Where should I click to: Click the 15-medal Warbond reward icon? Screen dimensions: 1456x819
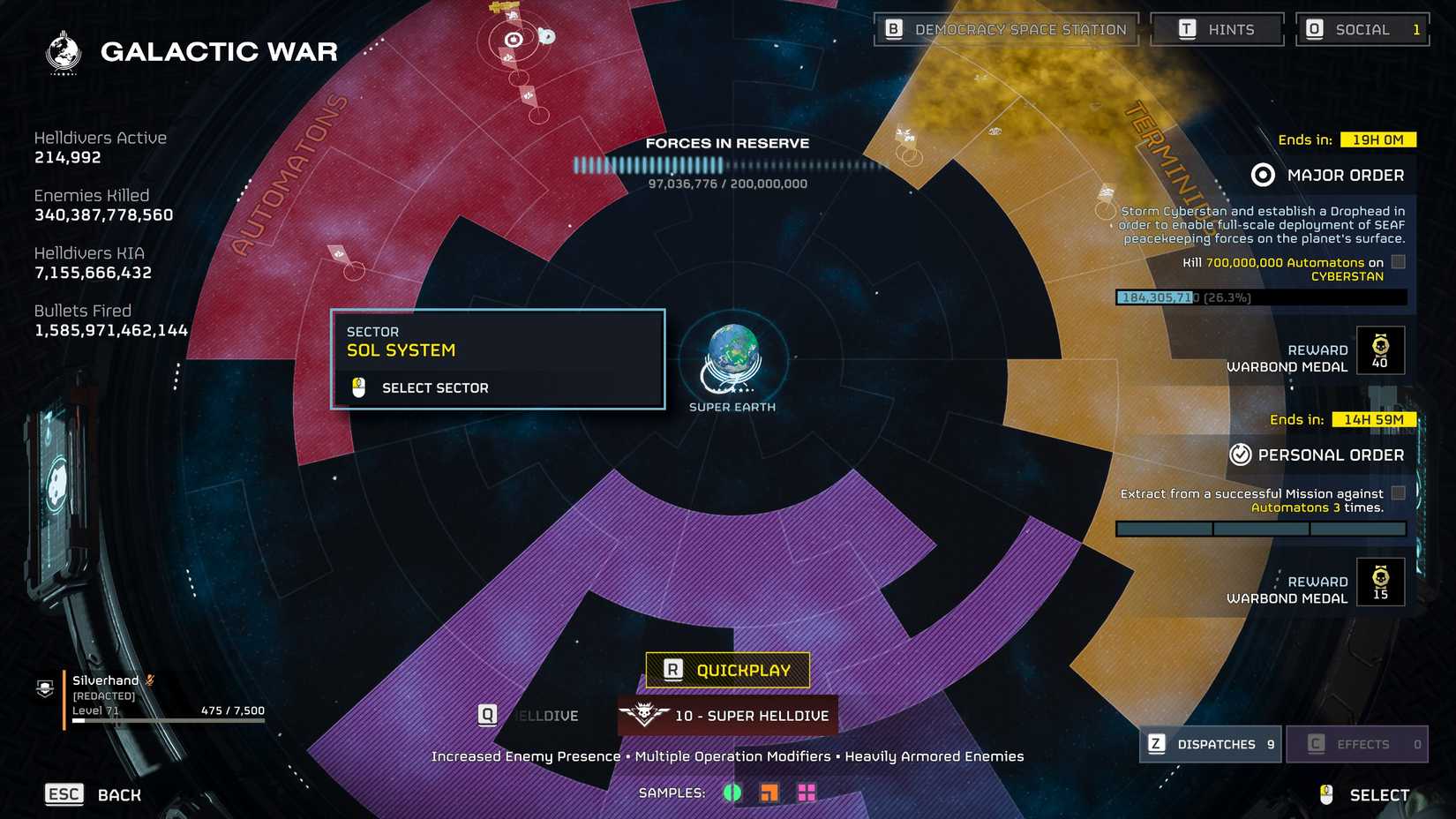[x=1381, y=581]
